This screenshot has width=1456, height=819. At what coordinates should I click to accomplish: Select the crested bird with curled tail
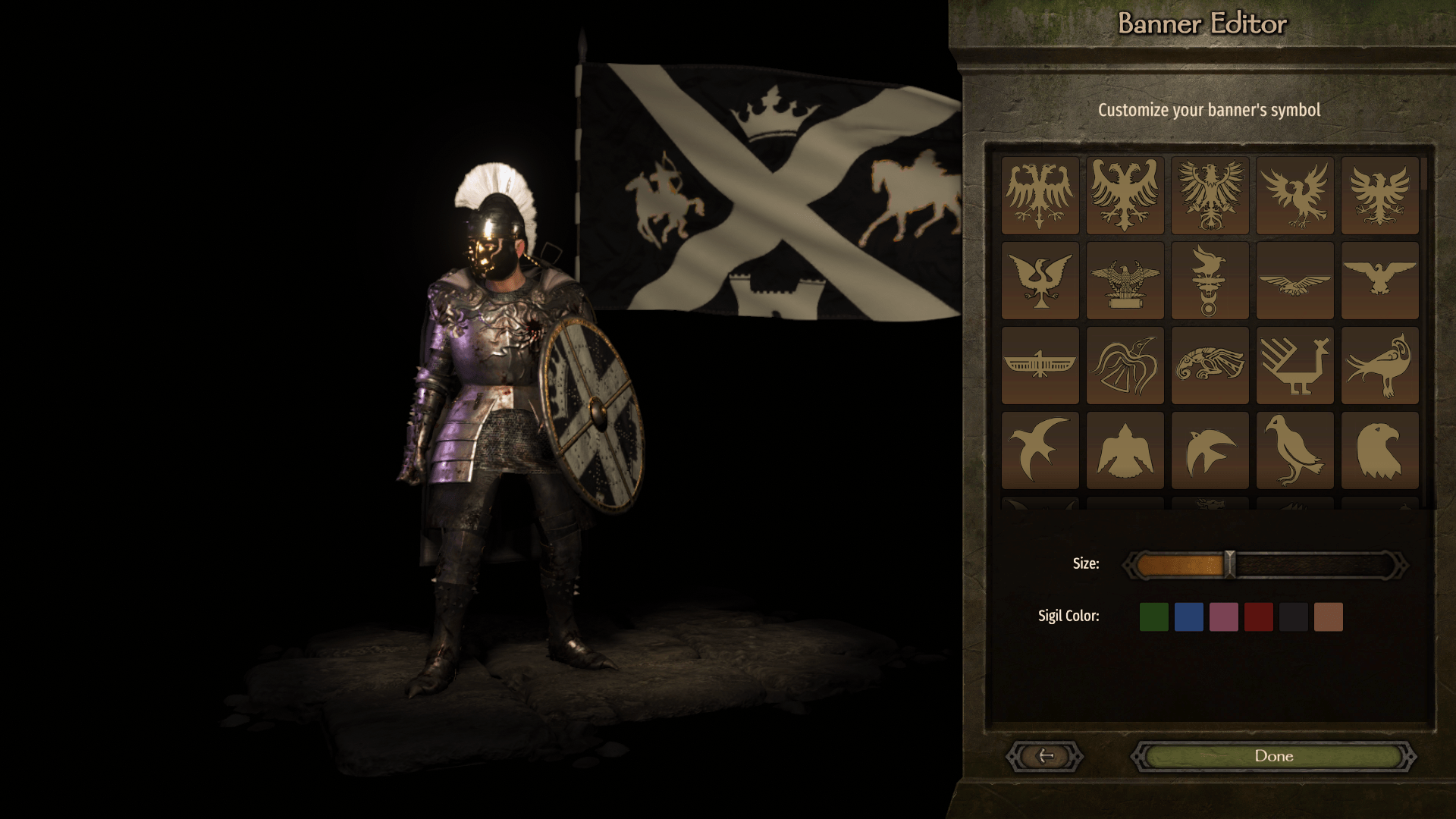pos(1379,366)
